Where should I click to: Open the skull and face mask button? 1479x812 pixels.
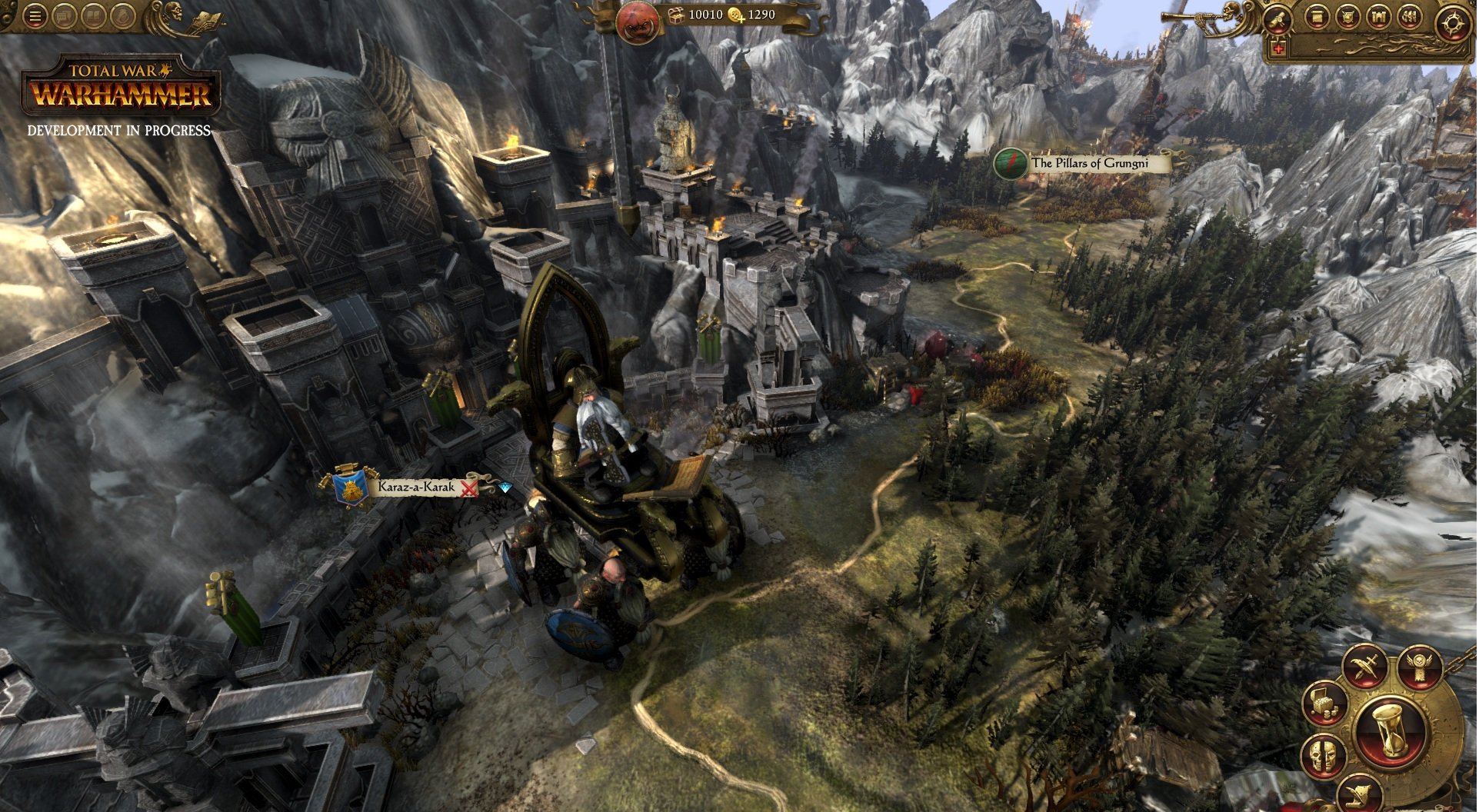(x=1323, y=755)
